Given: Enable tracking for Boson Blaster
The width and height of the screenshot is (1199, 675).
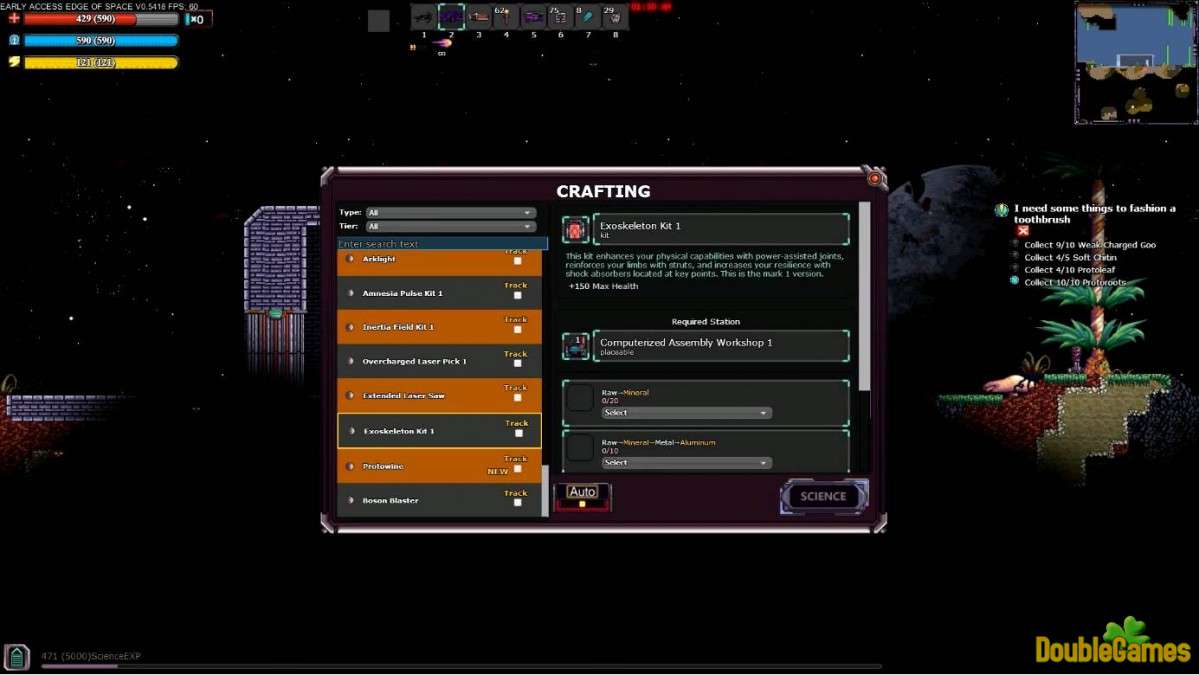Looking at the screenshot, I should [517, 502].
